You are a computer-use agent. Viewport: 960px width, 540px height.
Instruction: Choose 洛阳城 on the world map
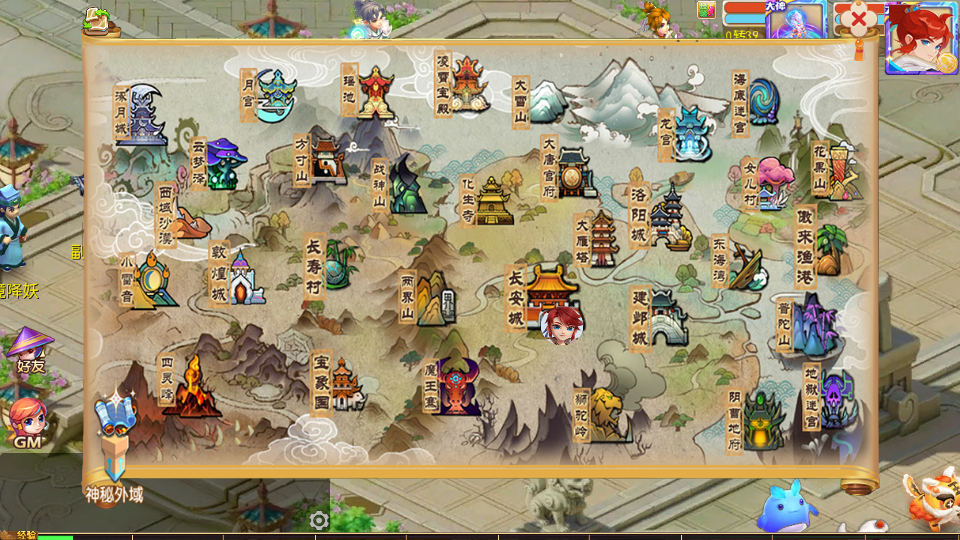pyautogui.click(x=668, y=217)
